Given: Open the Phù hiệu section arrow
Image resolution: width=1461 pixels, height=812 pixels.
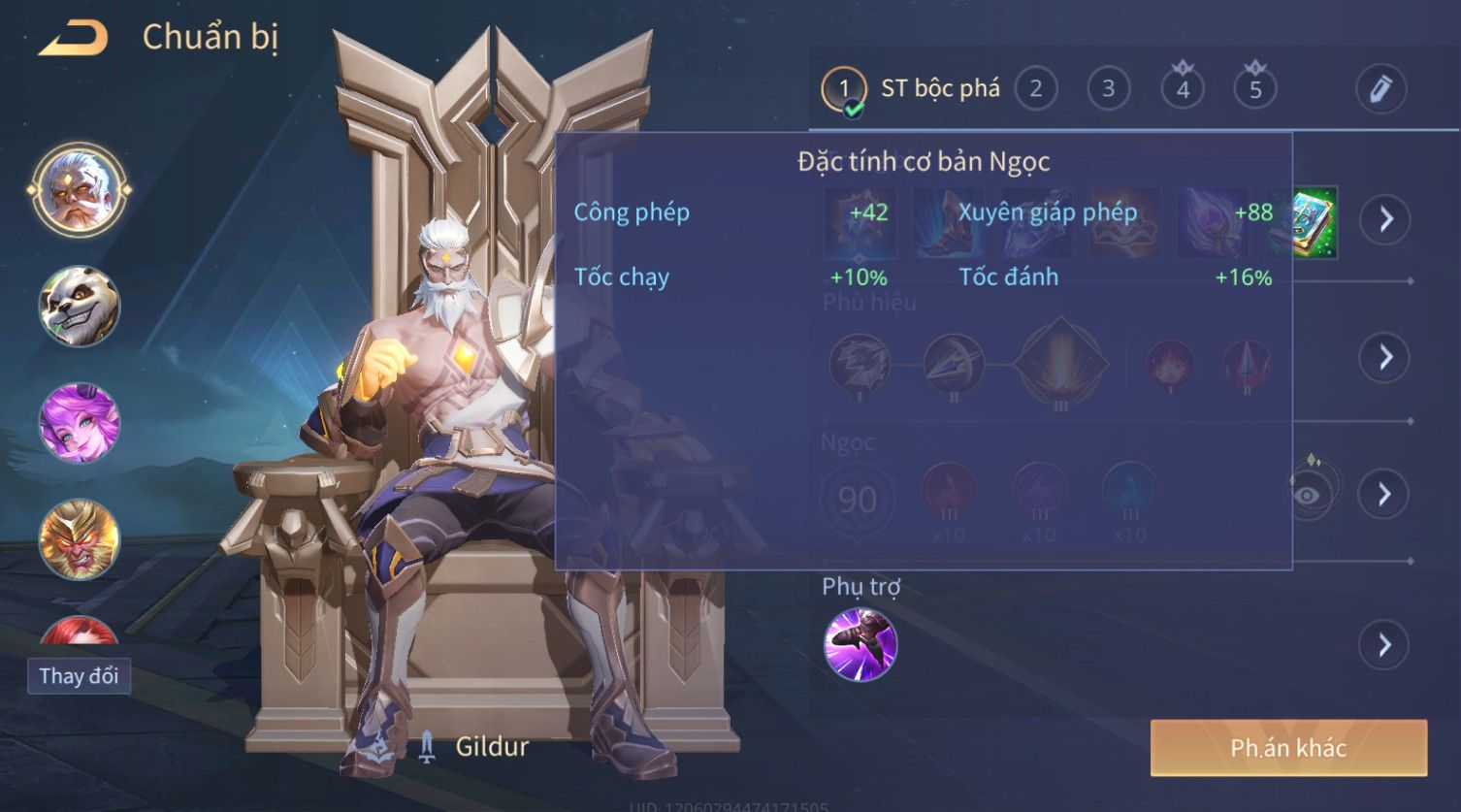Looking at the screenshot, I should (x=1384, y=357).
